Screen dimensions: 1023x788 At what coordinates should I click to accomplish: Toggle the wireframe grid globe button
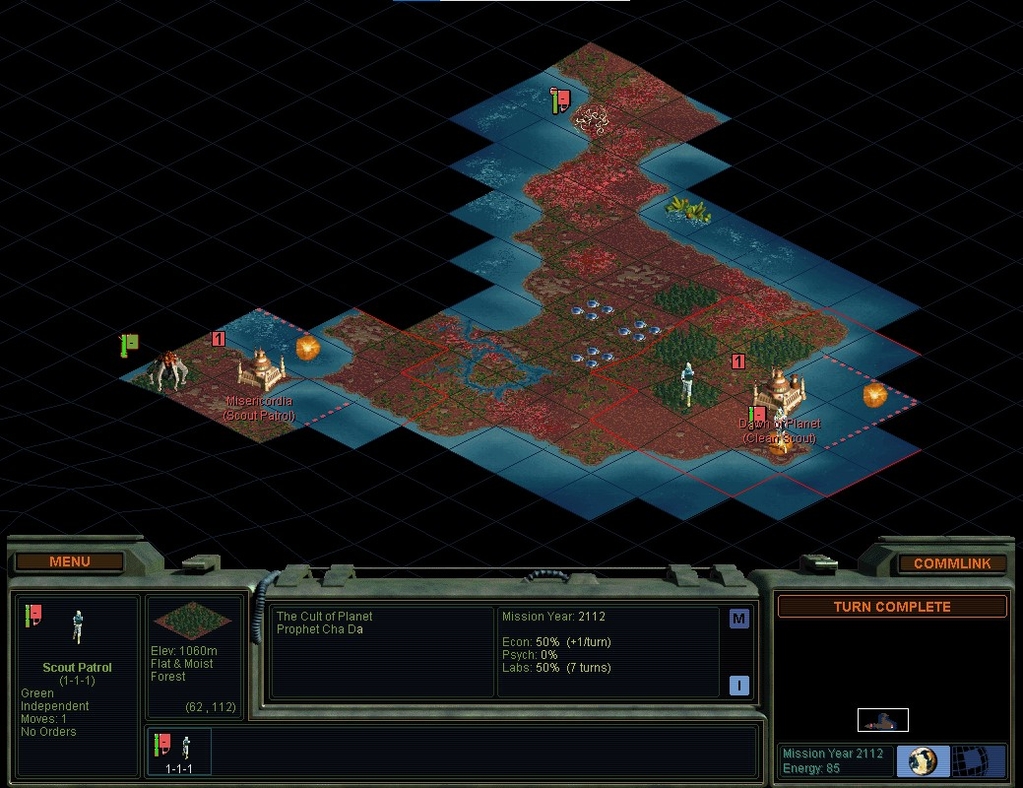click(x=978, y=761)
